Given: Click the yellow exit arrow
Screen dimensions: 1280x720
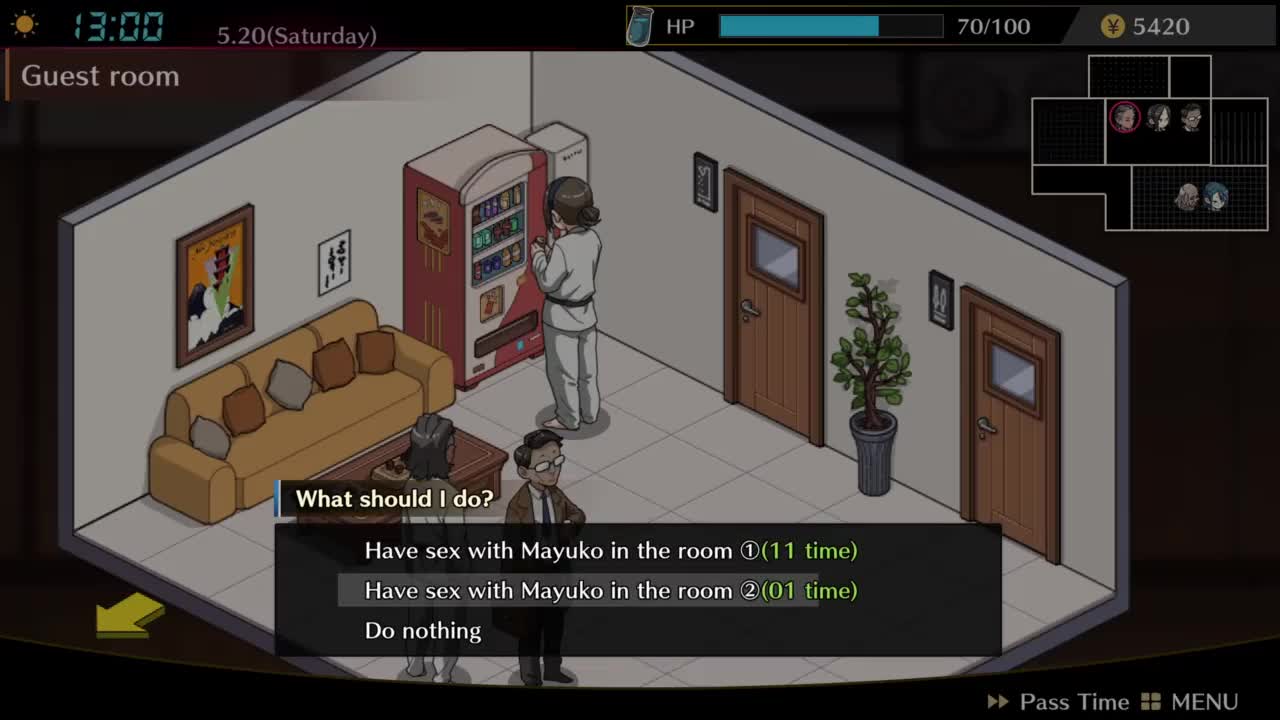Looking at the screenshot, I should tap(130, 614).
